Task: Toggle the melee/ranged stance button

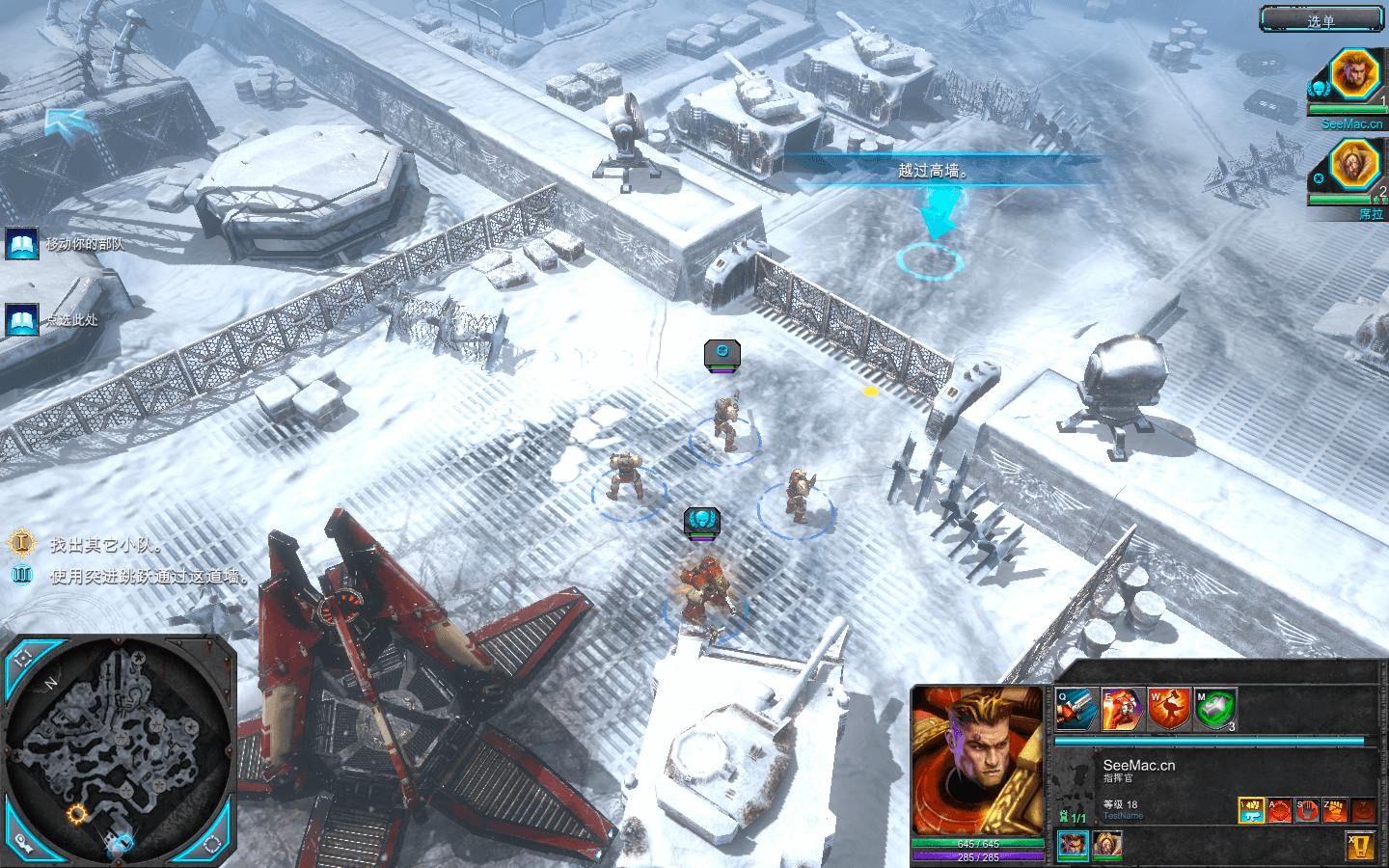Action: (x=1251, y=810)
